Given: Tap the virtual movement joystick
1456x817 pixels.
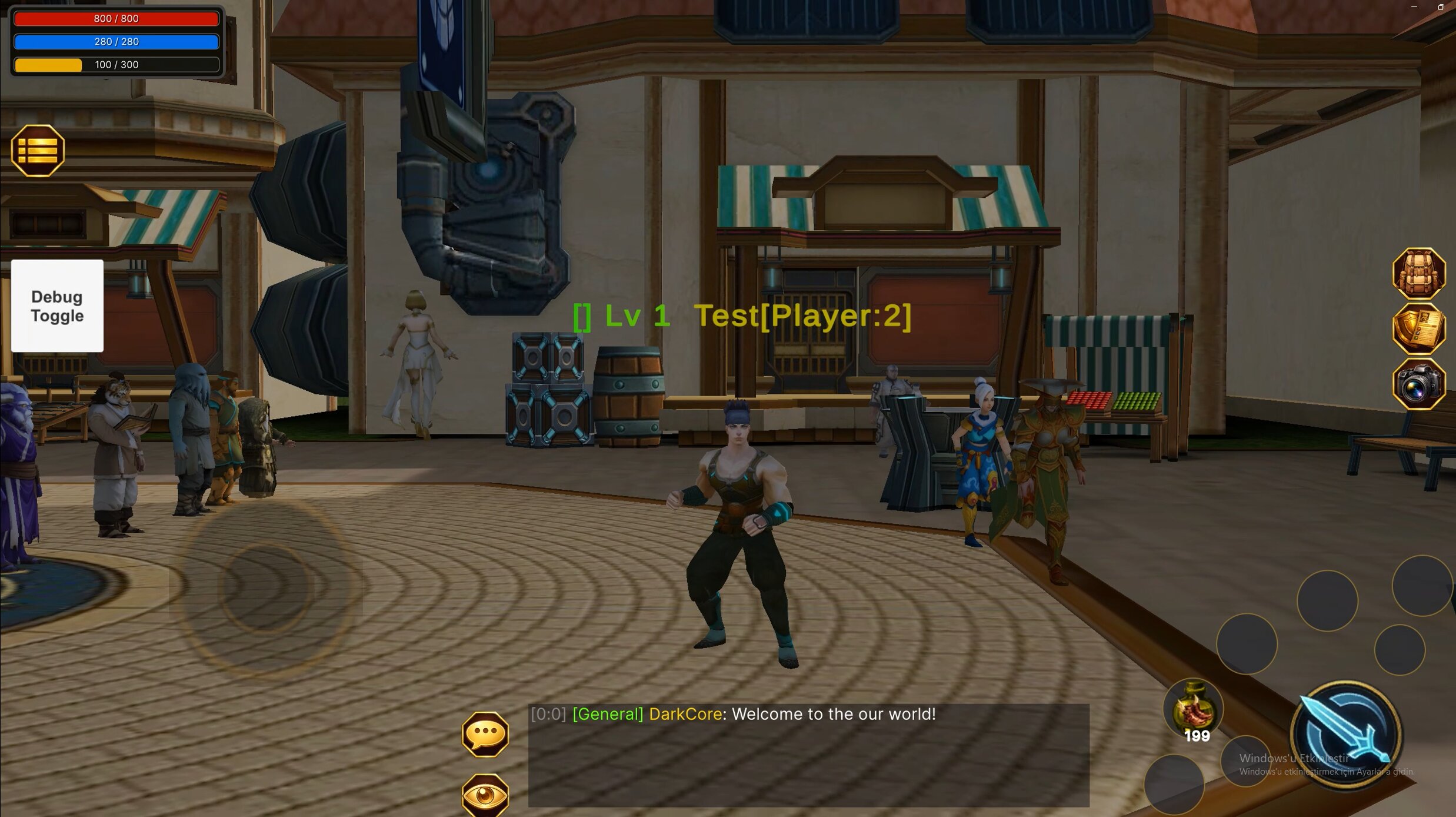Looking at the screenshot, I should (265, 587).
